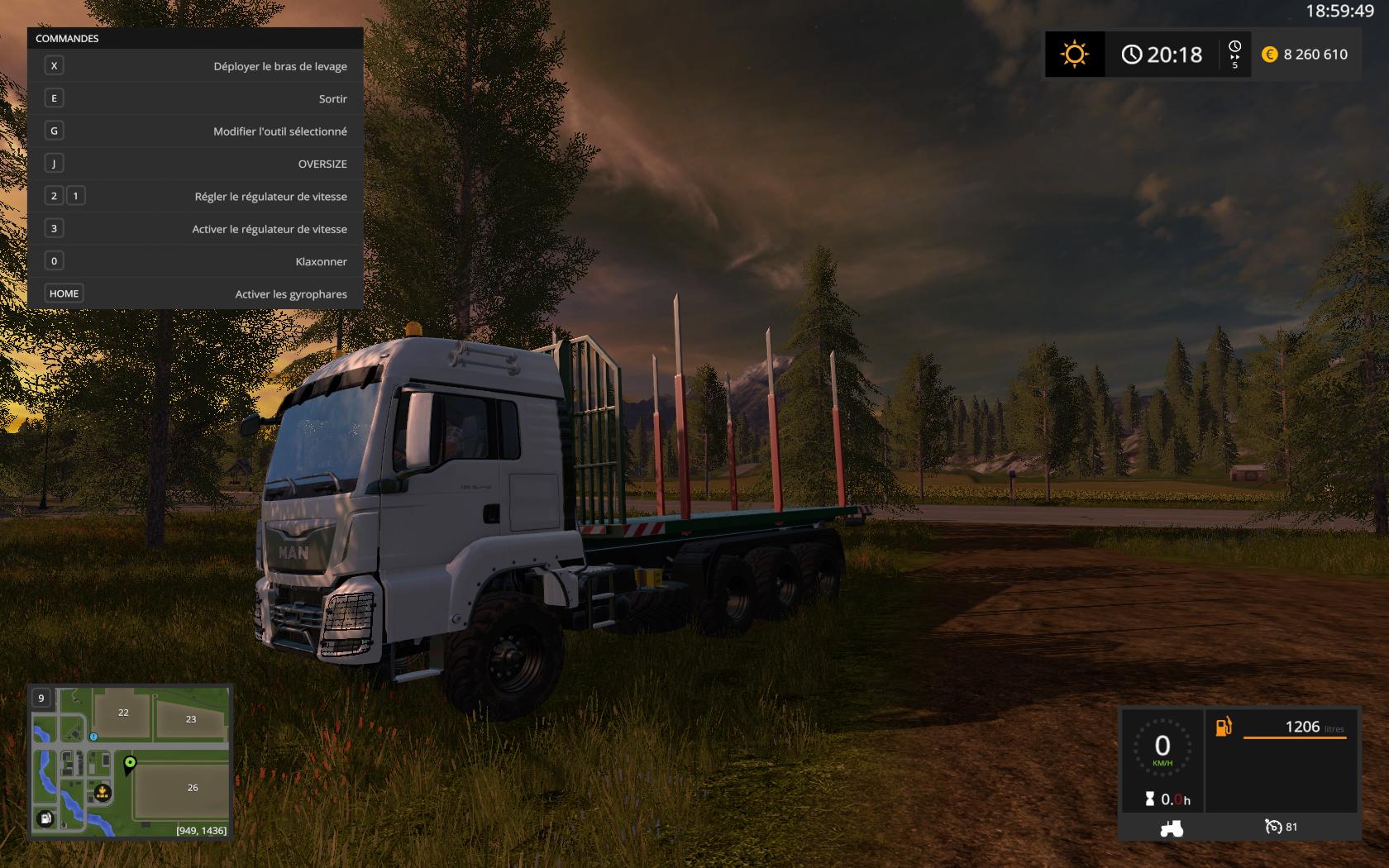The width and height of the screenshot is (1389, 868).
Task: Click the tractor vehicle icon
Action: (1171, 827)
